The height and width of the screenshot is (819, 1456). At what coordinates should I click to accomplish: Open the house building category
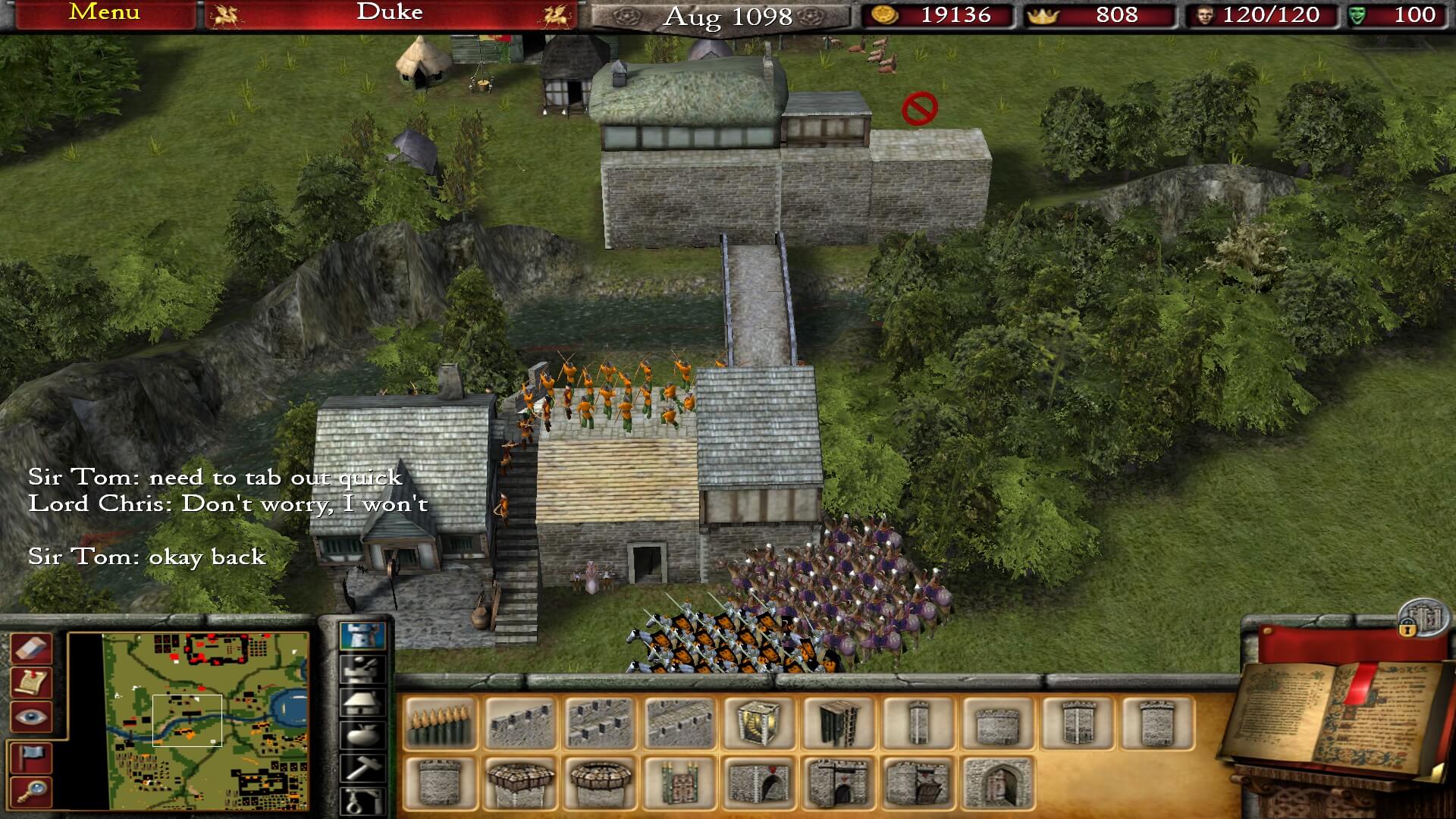click(362, 701)
